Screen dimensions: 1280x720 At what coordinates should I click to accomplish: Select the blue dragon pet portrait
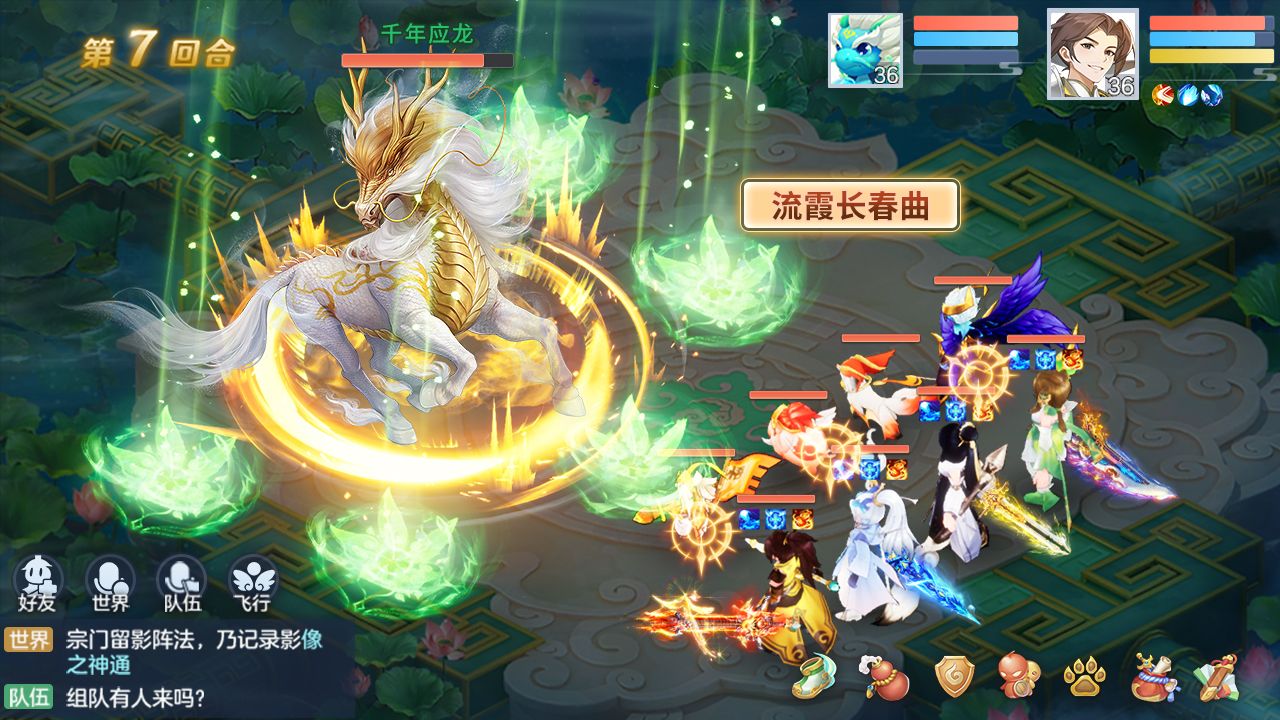tap(865, 50)
